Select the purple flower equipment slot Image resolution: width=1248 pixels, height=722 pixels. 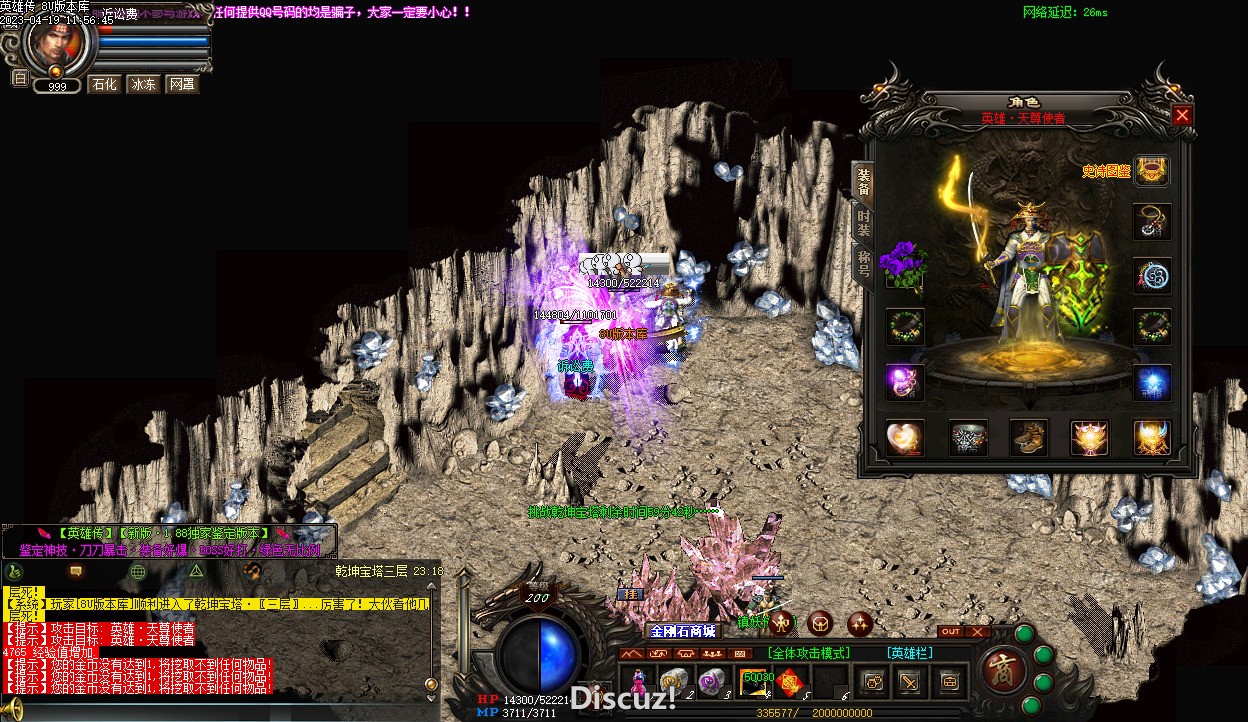pyautogui.click(x=904, y=267)
